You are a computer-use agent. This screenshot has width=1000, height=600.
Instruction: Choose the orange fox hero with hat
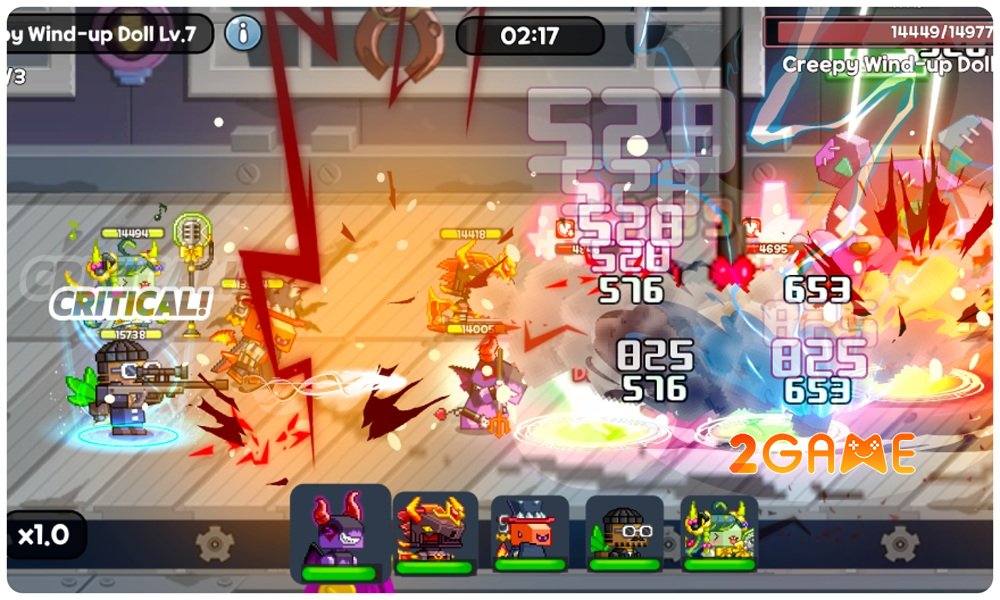click(x=530, y=532)
